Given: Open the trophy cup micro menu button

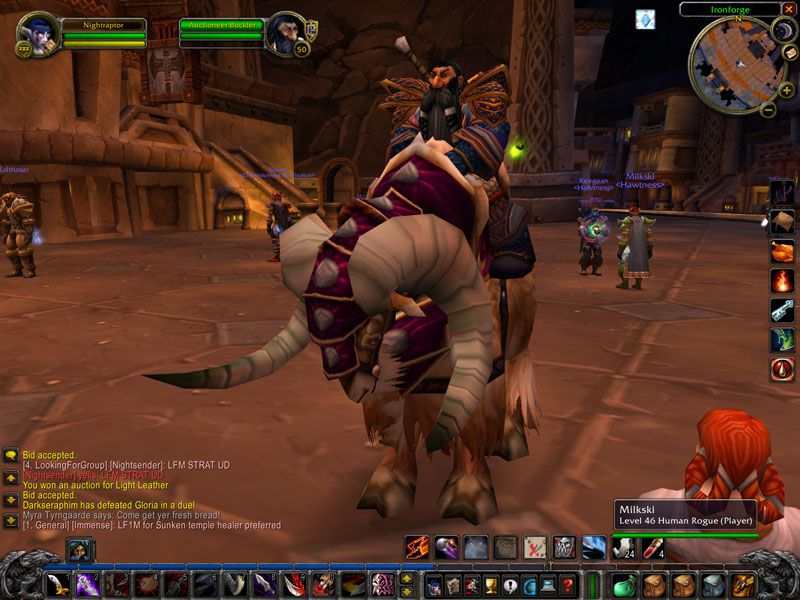Looking at the screenshot, I should tap(491, 586).
